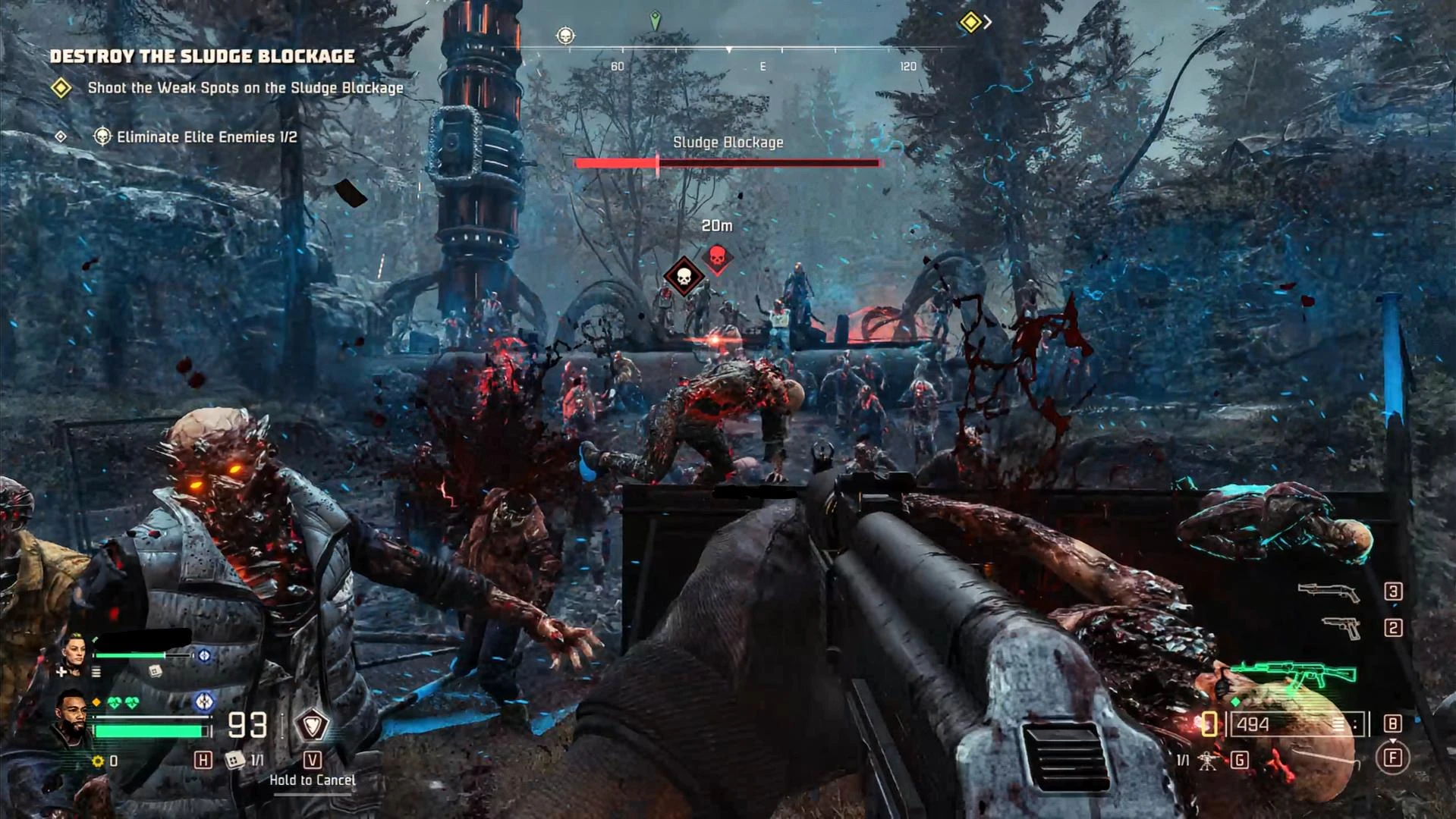The width and height of the screenshot is (1456, 819).
Task: Click the B reload key prompt
Action: click(x=1393, y=723)
